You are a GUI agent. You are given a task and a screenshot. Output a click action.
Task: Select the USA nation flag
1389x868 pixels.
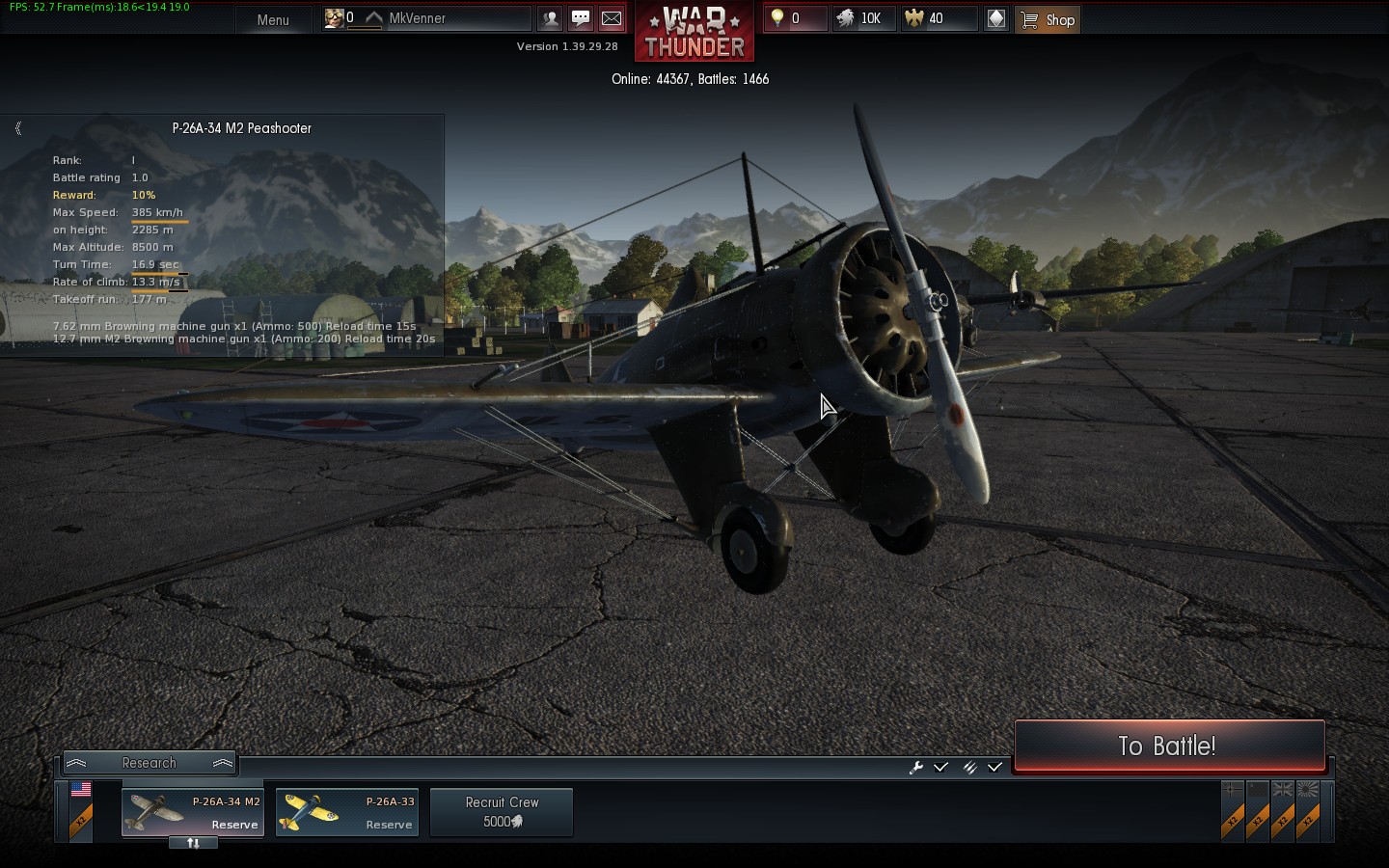(x=81, y=790)
